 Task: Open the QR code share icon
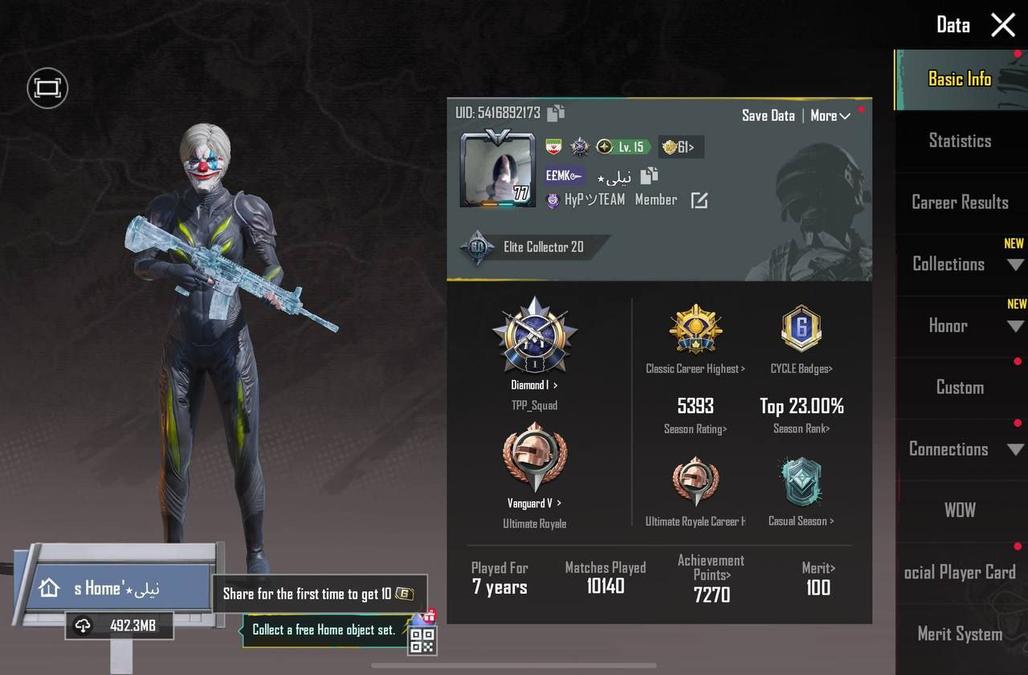click(422, 639)
